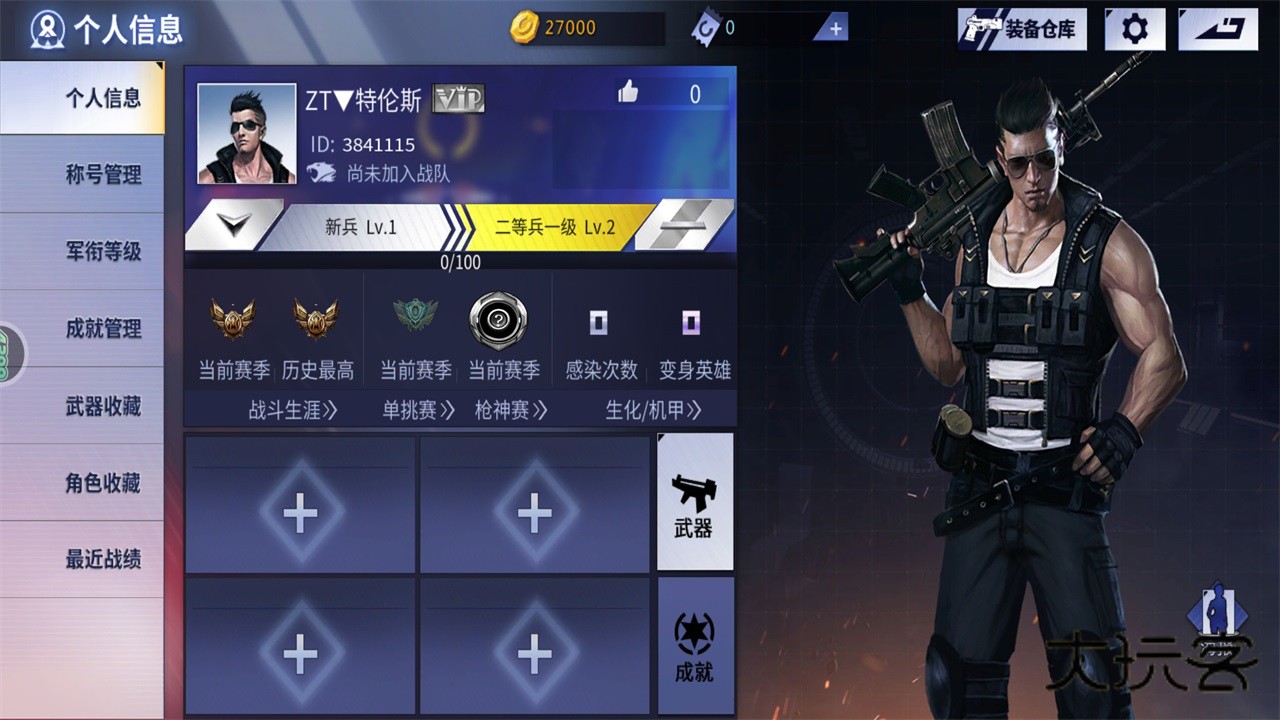Open the 枪神赛 stats link
This screenshot has width=1280, height=720.
pos(511,410)
